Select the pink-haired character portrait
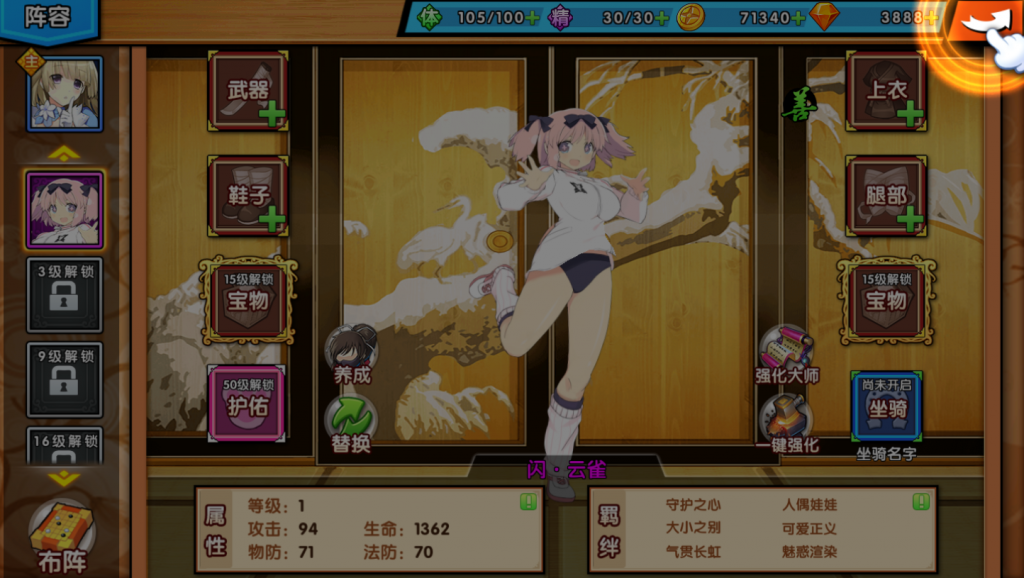1024x578 pixels. 65,209
